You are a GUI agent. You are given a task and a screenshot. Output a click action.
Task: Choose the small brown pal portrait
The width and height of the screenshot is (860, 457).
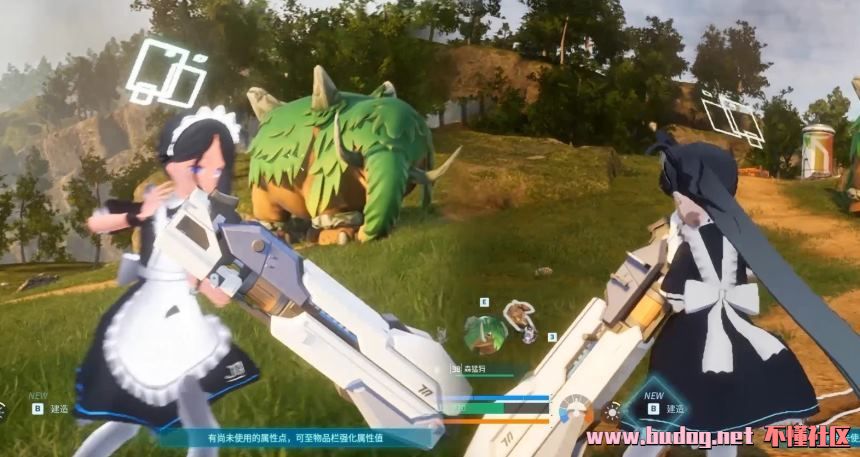(520, 317)
